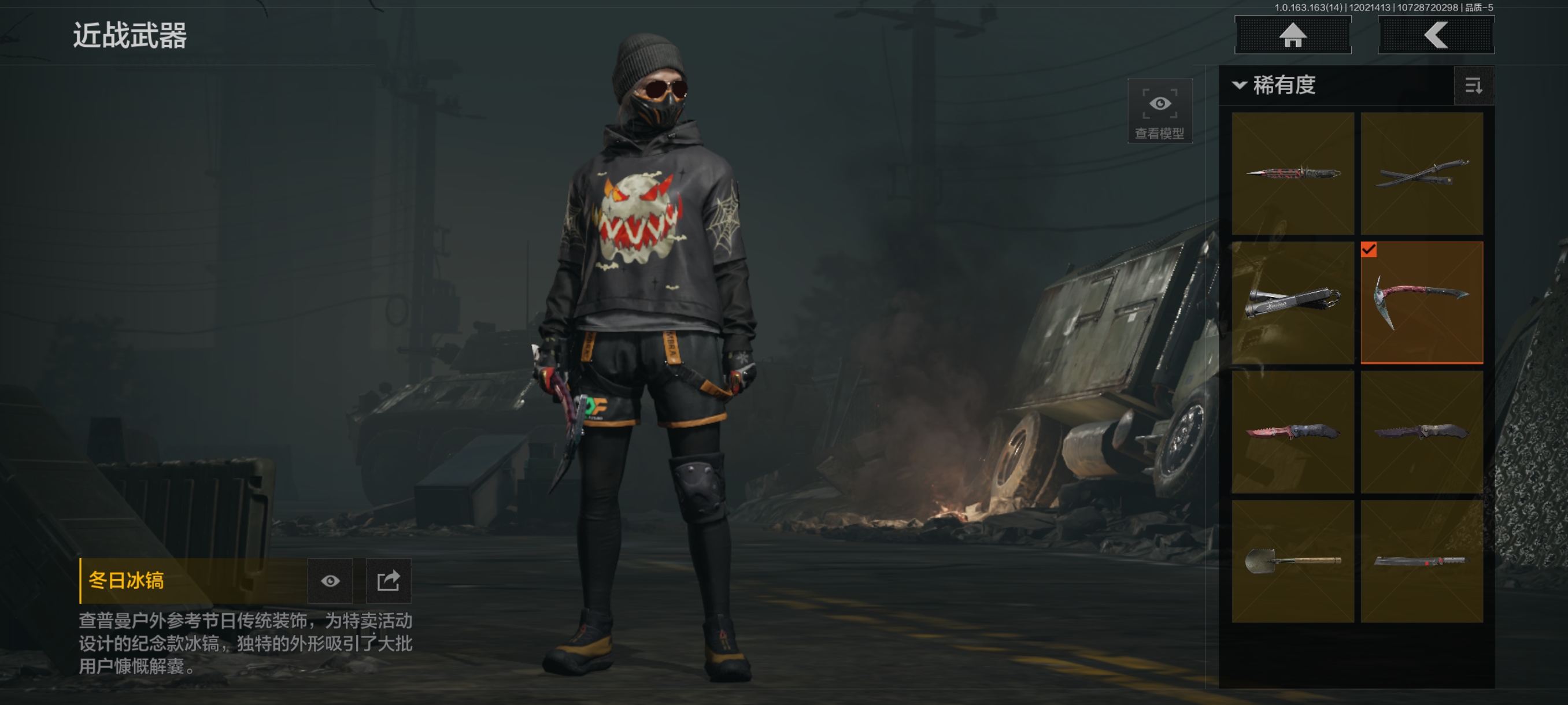The width and height of the screenshot is (1568, 705).
Task: Open the 稀有度 sort dropdown
Action: coord(1275,85)
